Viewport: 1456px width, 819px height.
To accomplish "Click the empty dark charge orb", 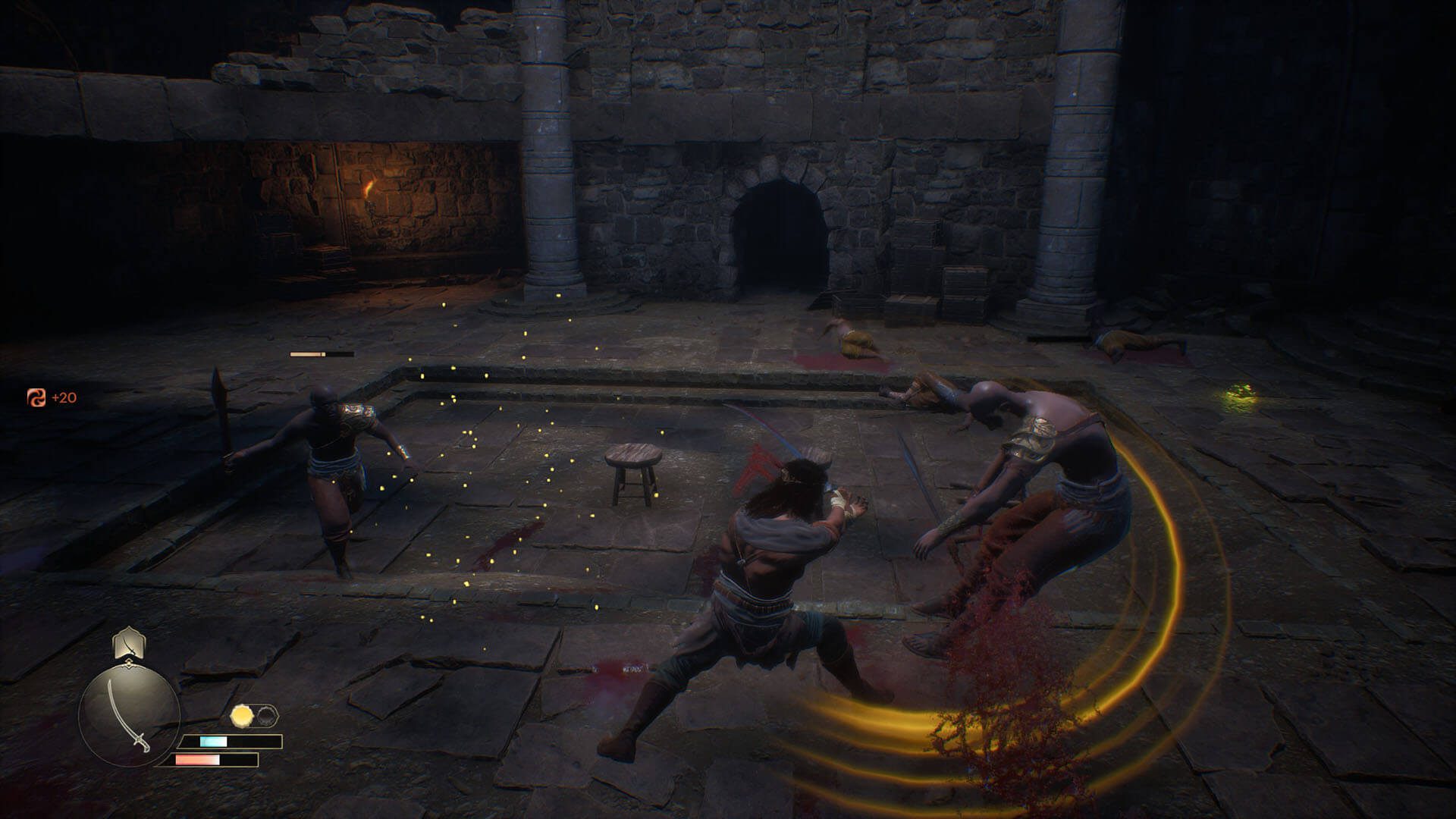I will click(267, 715).
